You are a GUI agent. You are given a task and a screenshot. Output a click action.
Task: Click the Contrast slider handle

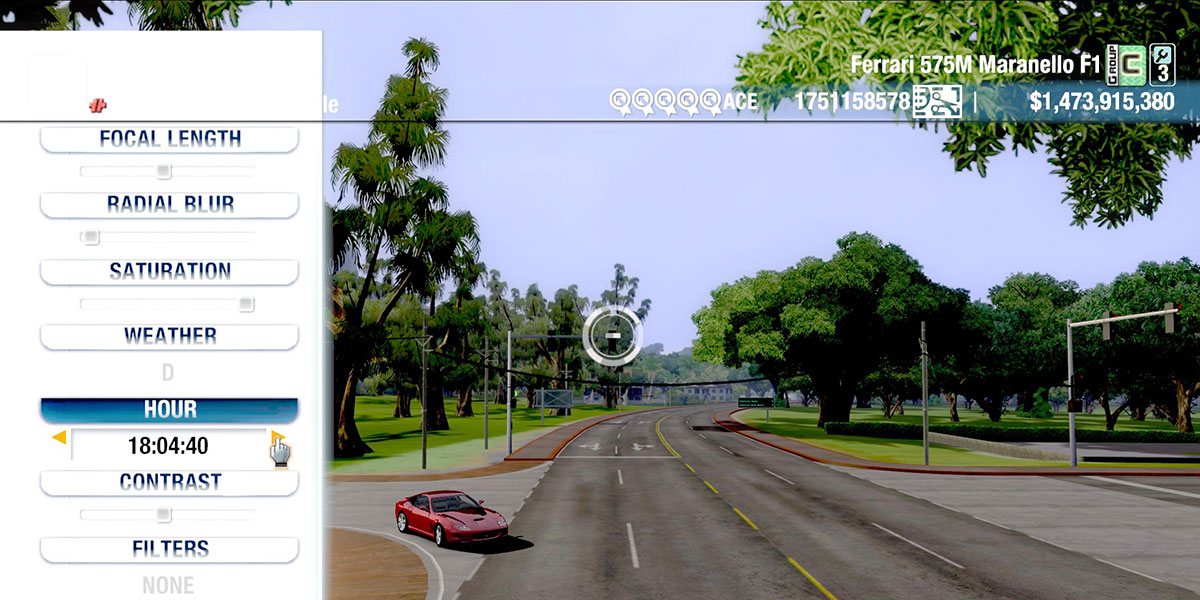[163, 515]
